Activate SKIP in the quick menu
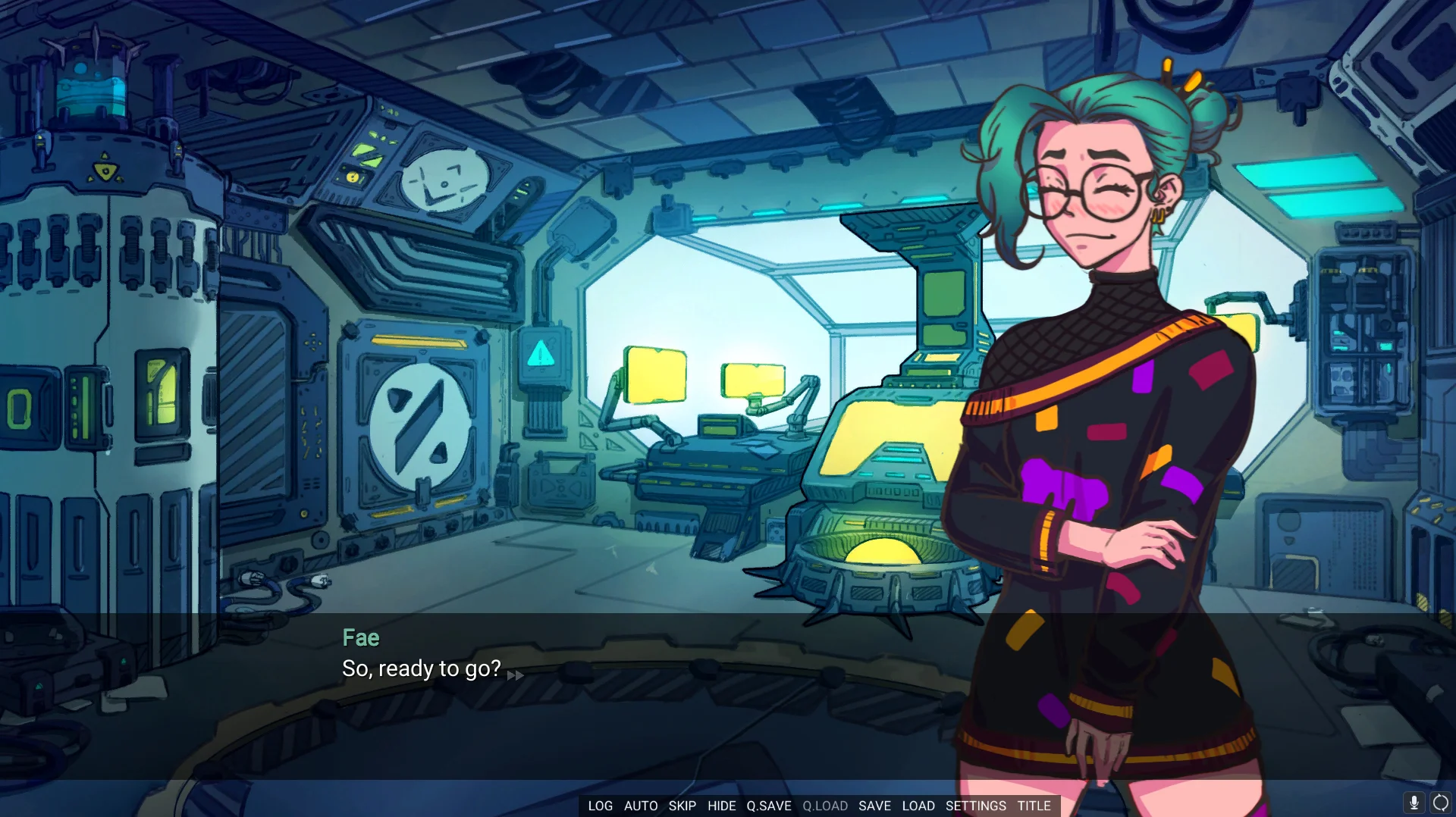 point(682,806)
